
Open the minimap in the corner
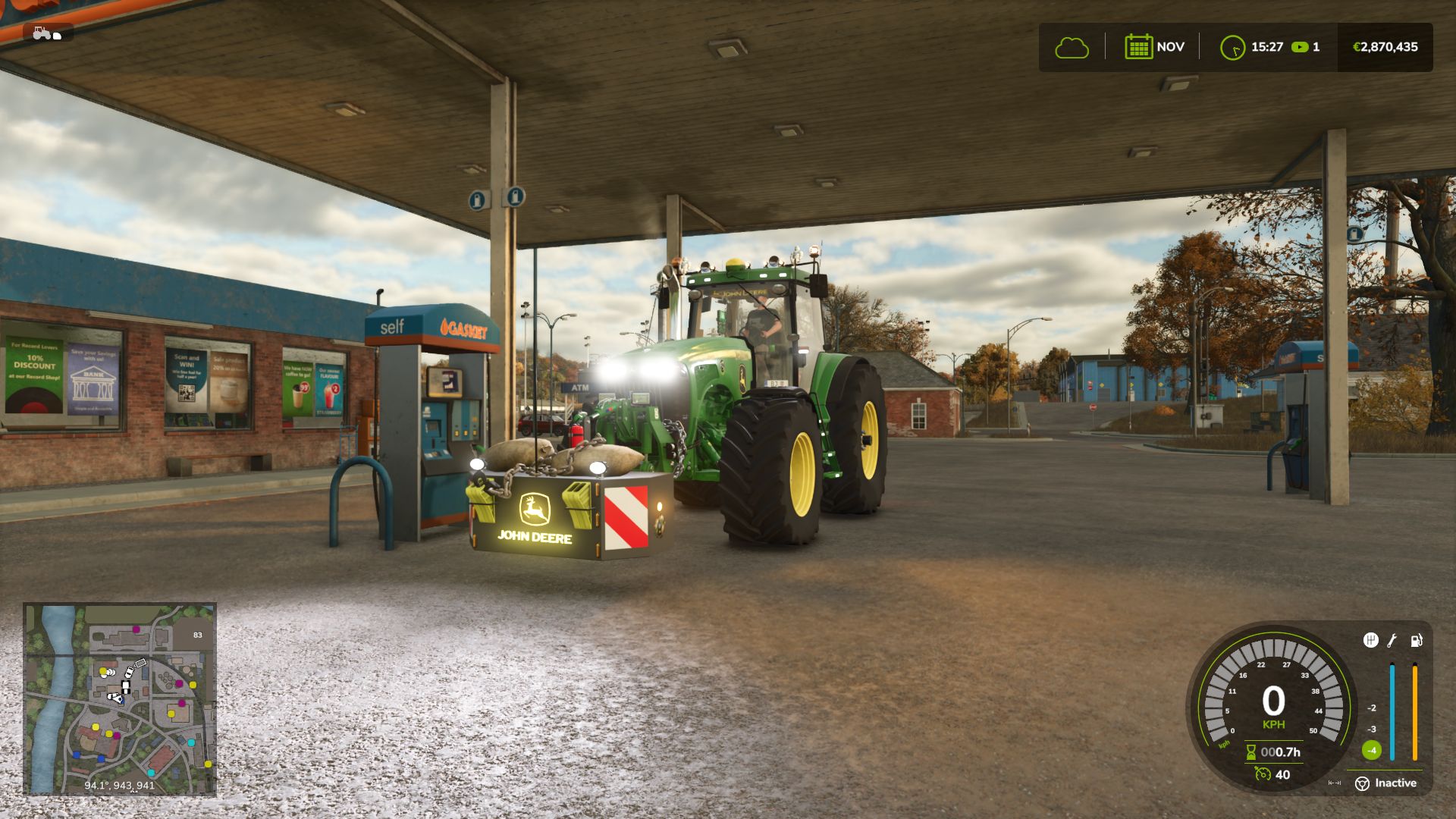pos(120,699)
